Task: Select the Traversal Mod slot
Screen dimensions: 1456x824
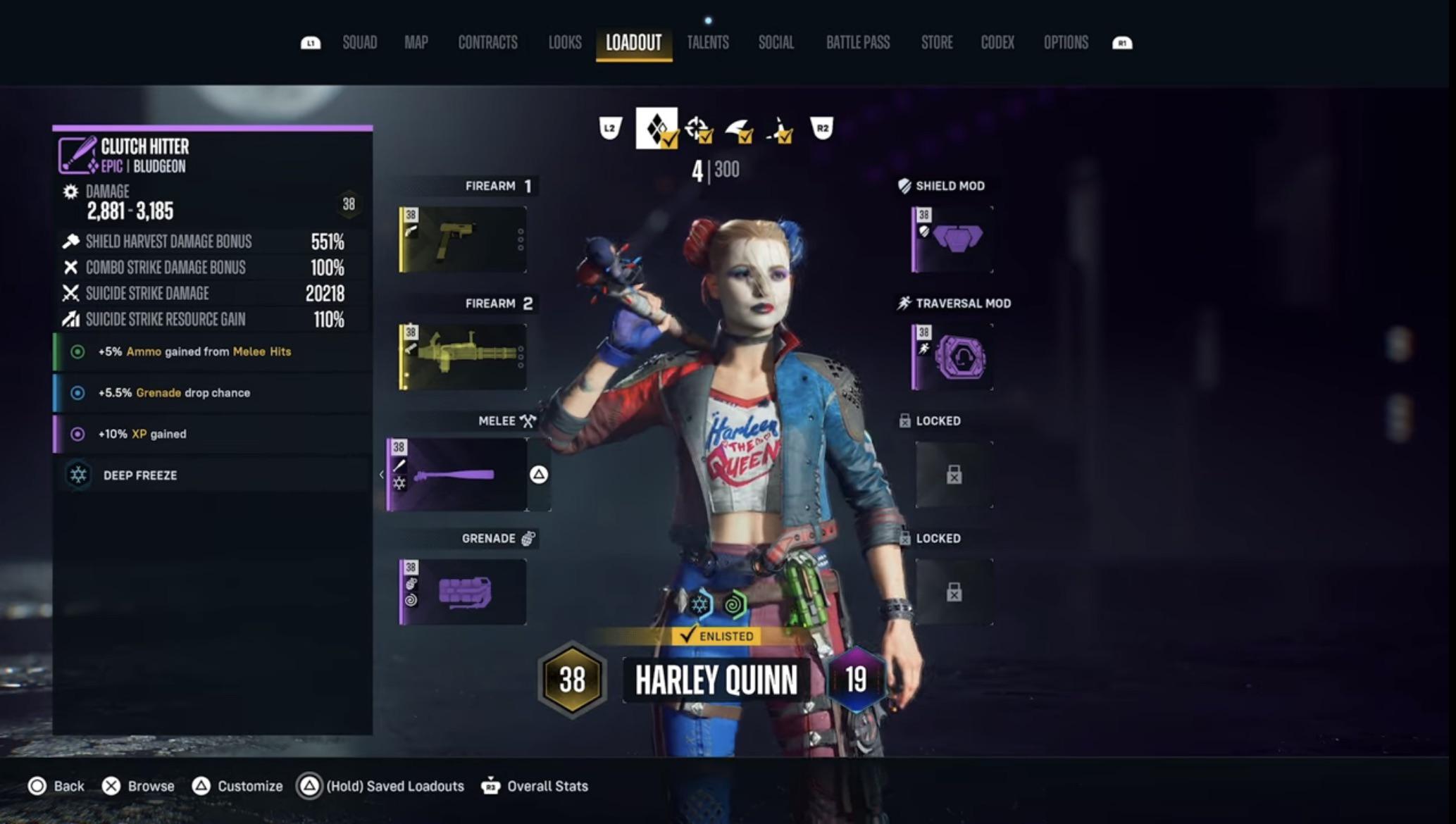Action: click(x=952, y=357)
